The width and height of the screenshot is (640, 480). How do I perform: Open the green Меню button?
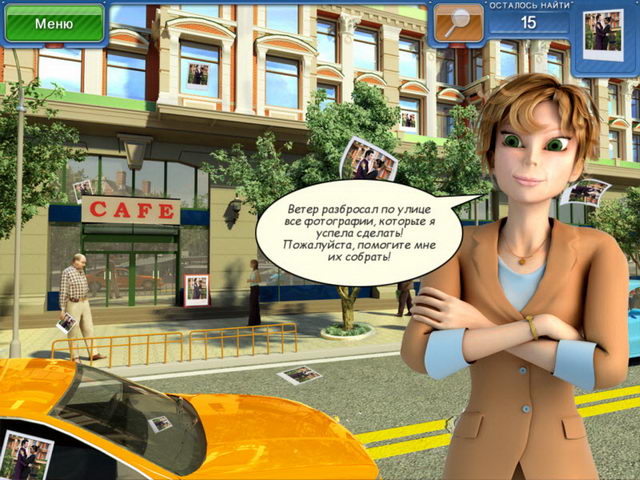(x=53, y=22)
